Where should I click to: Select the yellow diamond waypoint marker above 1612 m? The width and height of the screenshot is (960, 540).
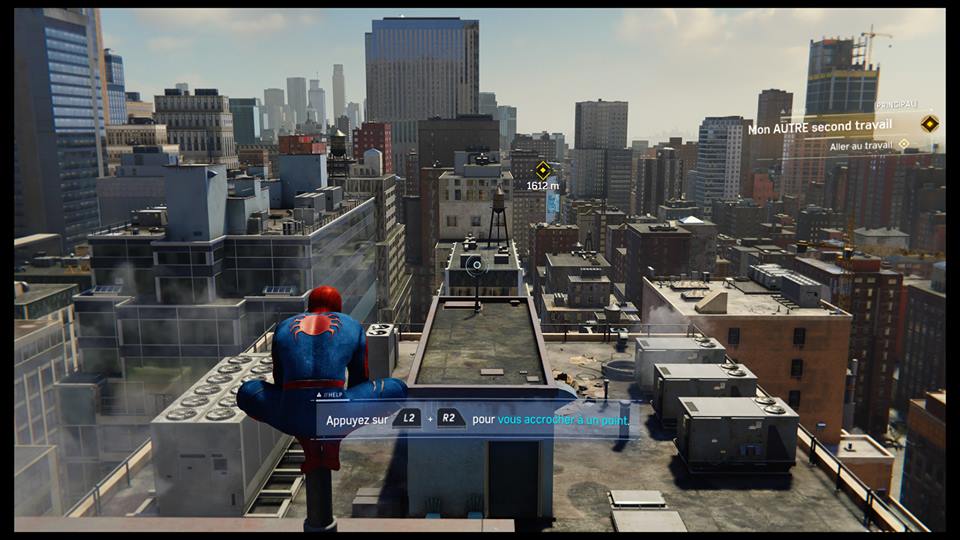543,169
